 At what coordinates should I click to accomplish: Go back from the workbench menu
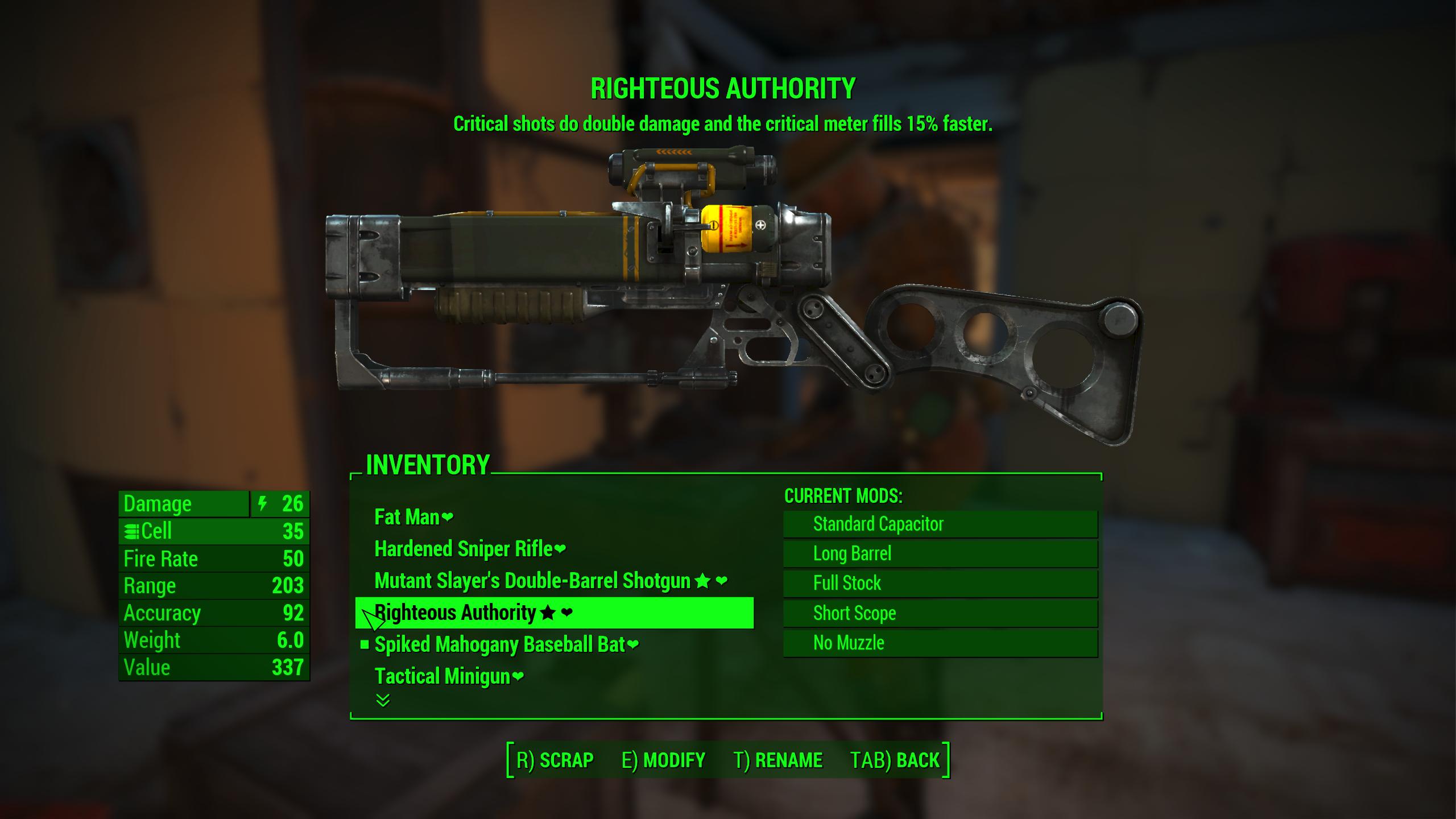pyautogui.click(x=895, y=760)
